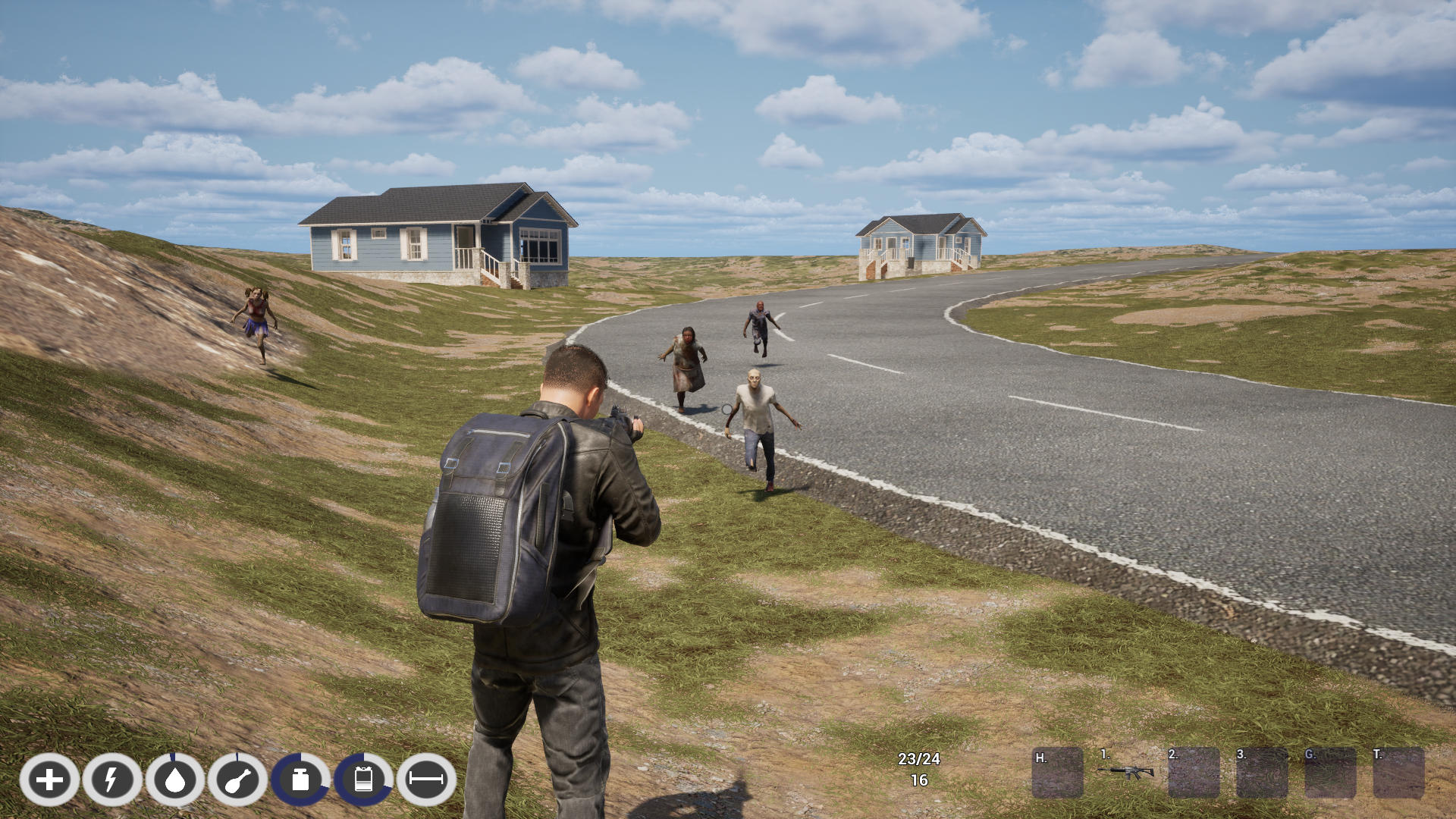Select the assault rifle in slot 1

pos(1126,773)
